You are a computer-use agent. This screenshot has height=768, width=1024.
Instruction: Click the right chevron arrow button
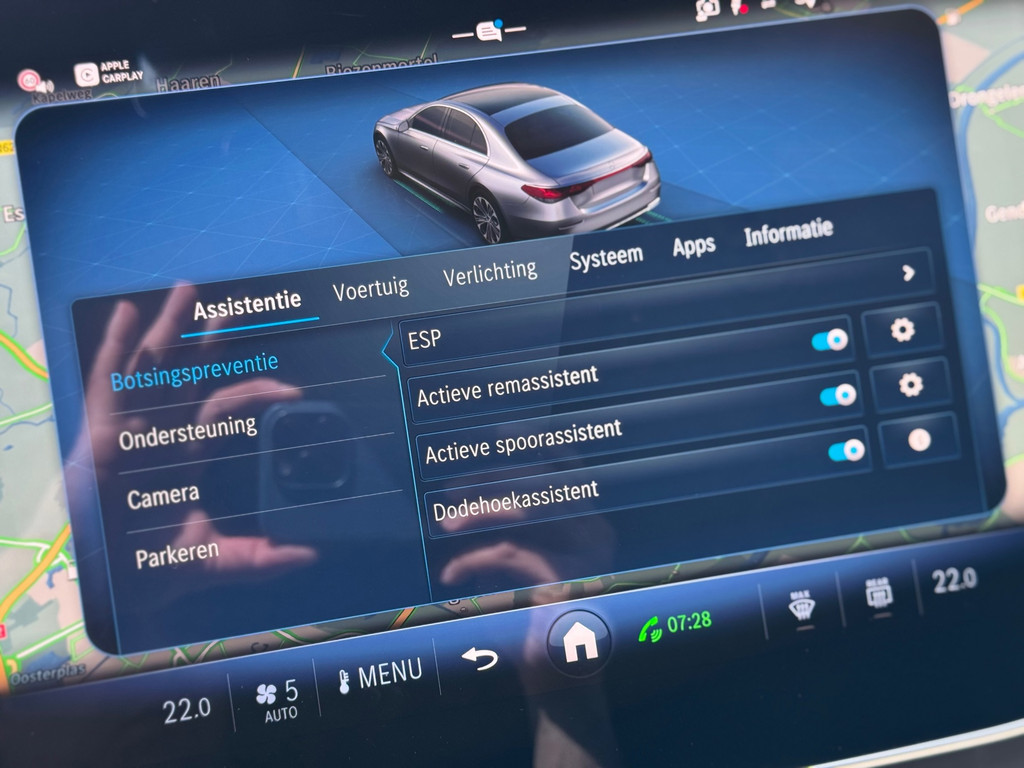(908, 272)
